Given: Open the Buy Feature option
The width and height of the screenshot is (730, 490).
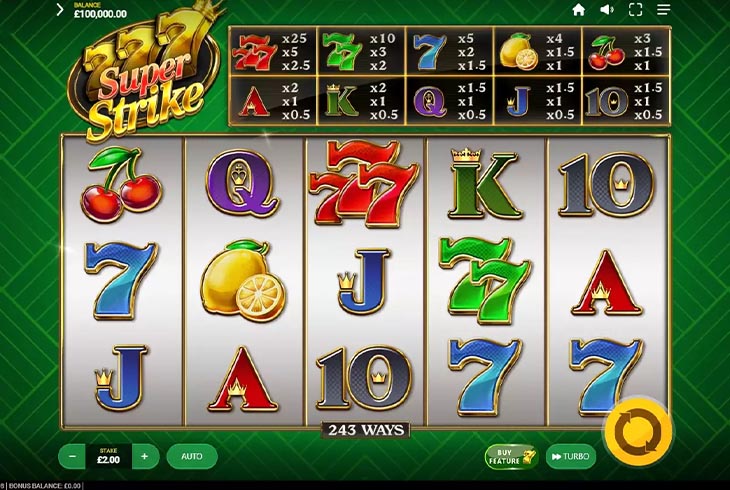Looking at the screenshot, I should (x=512, y=456).
